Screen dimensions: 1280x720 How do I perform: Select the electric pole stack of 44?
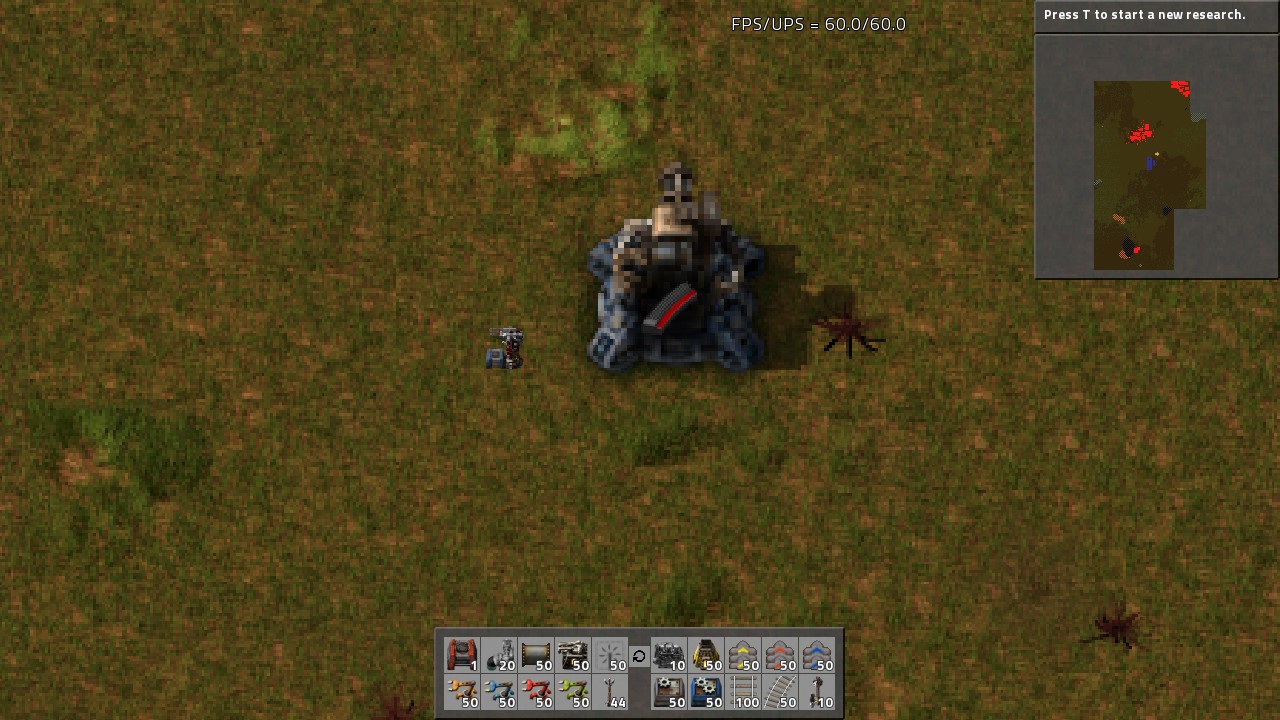[x=610, y=692]
